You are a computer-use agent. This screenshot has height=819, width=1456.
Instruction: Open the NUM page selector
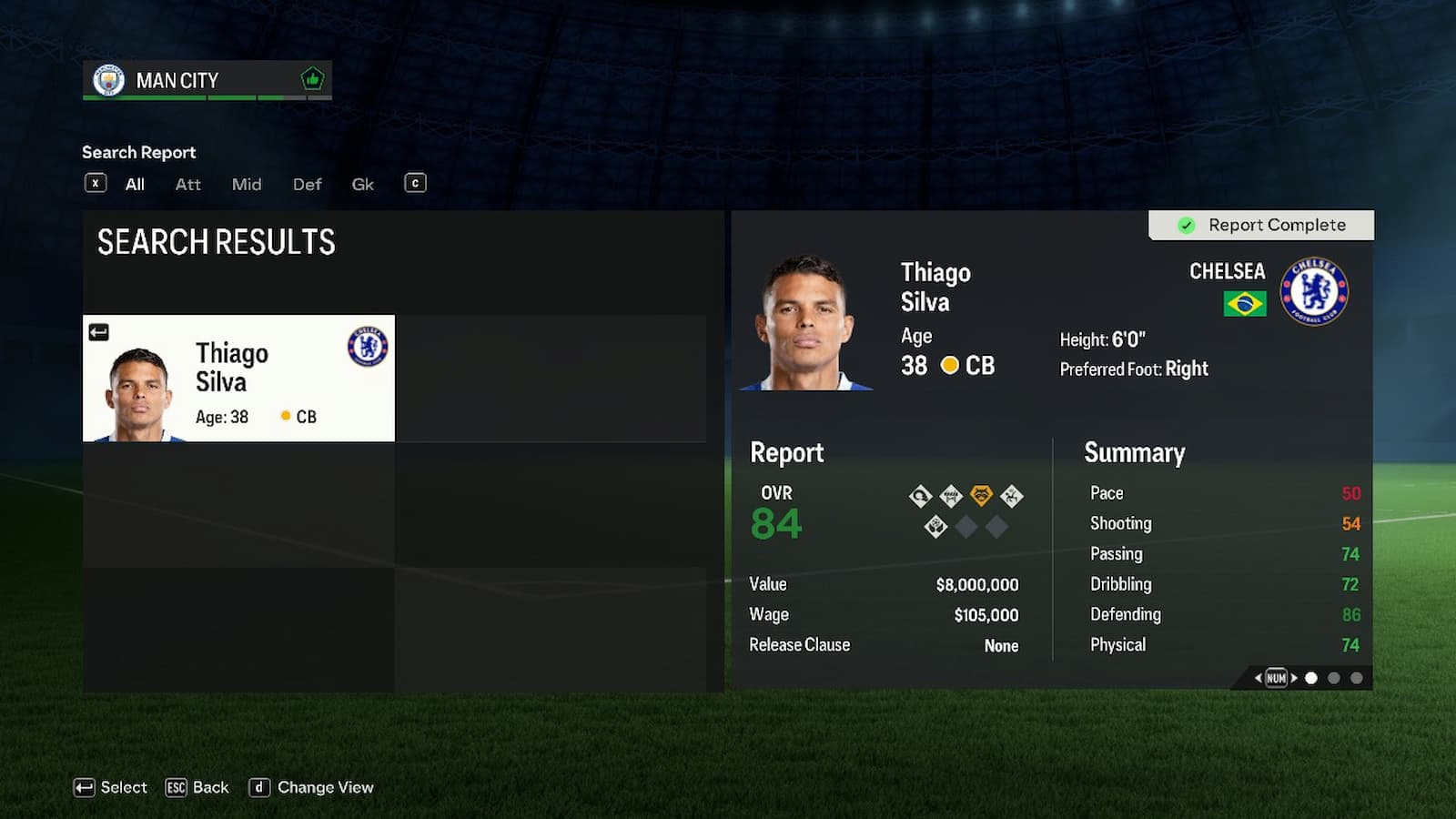pos(1277,677)
